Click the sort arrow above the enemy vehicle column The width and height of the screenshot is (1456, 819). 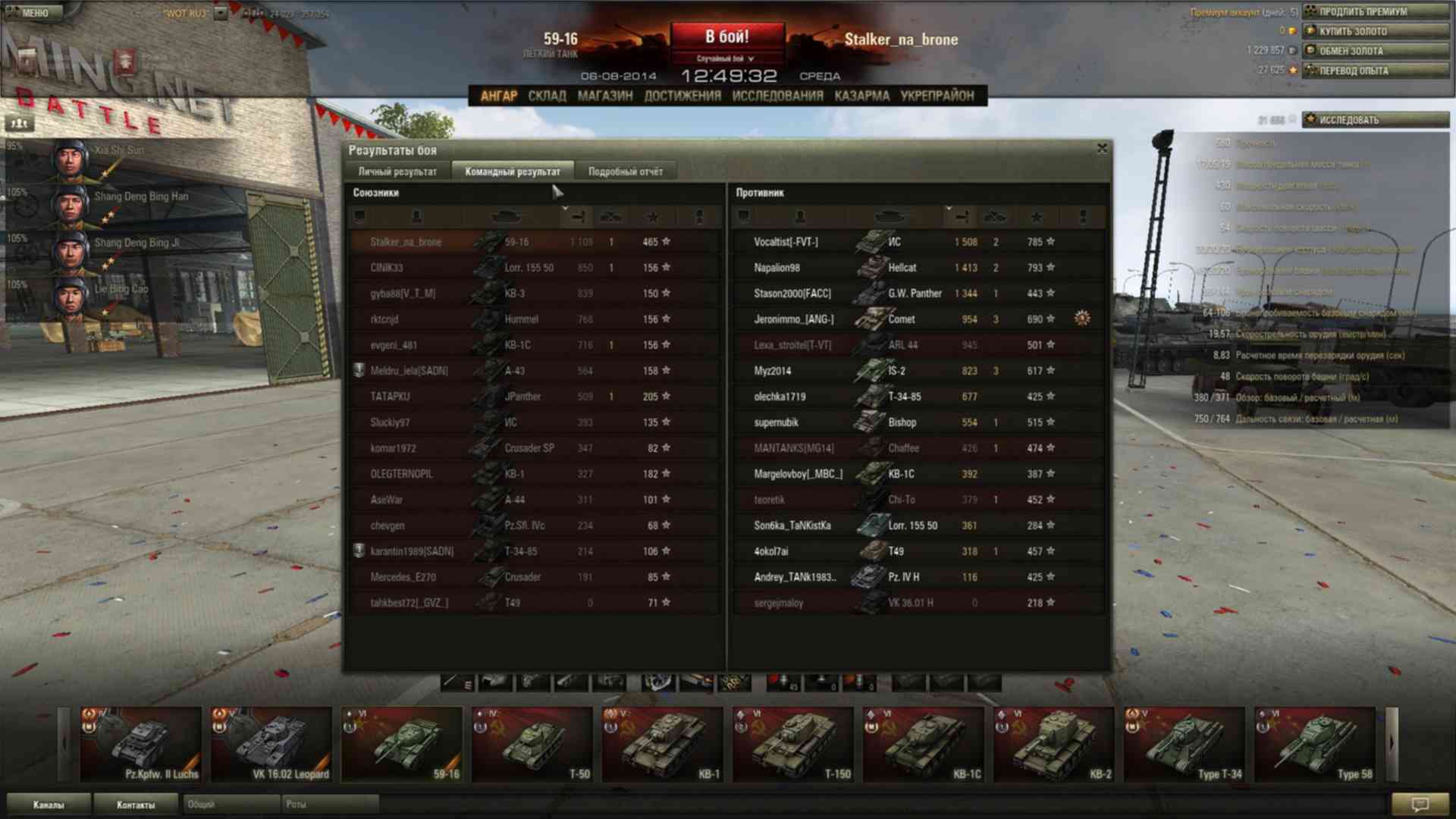(x=949, y=209)
